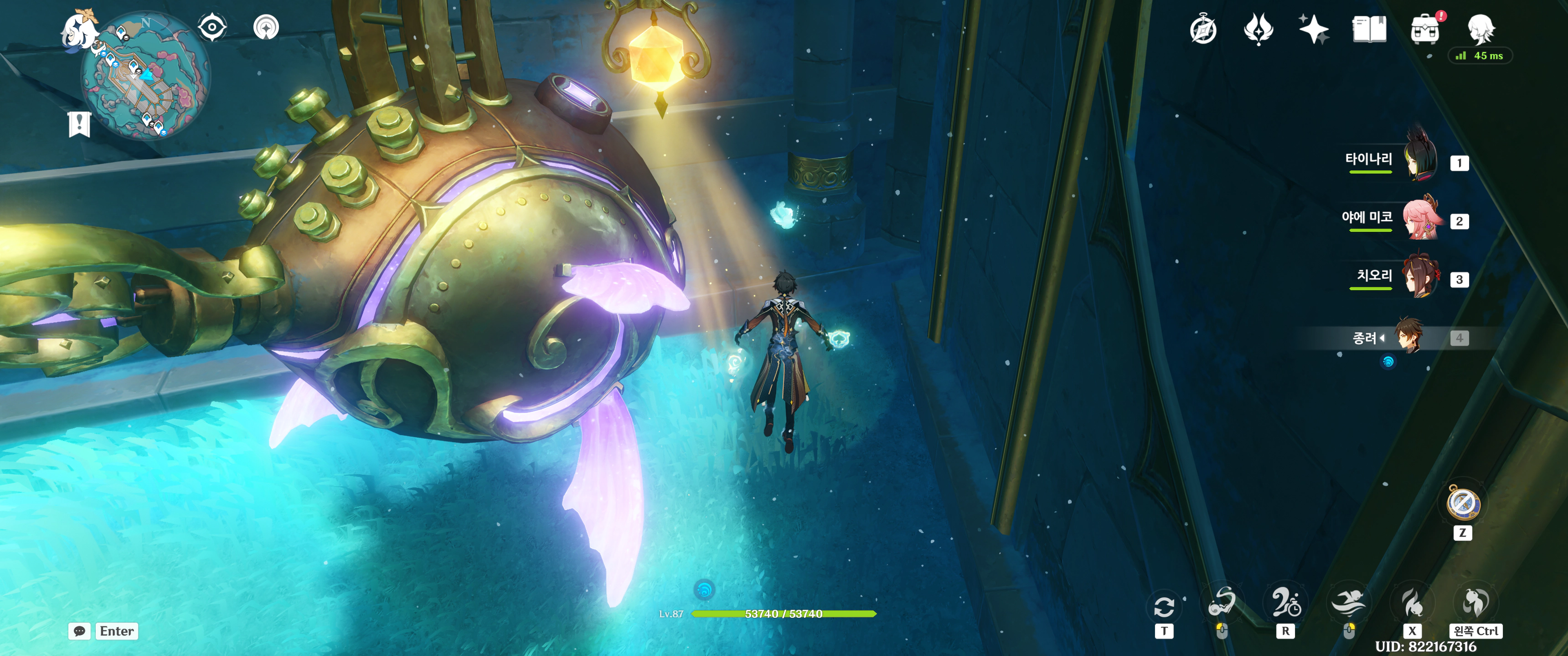Switch to party member 타이나리
The height and width of the screenshot is (656, 1568).
click(x=1421, y=160)
